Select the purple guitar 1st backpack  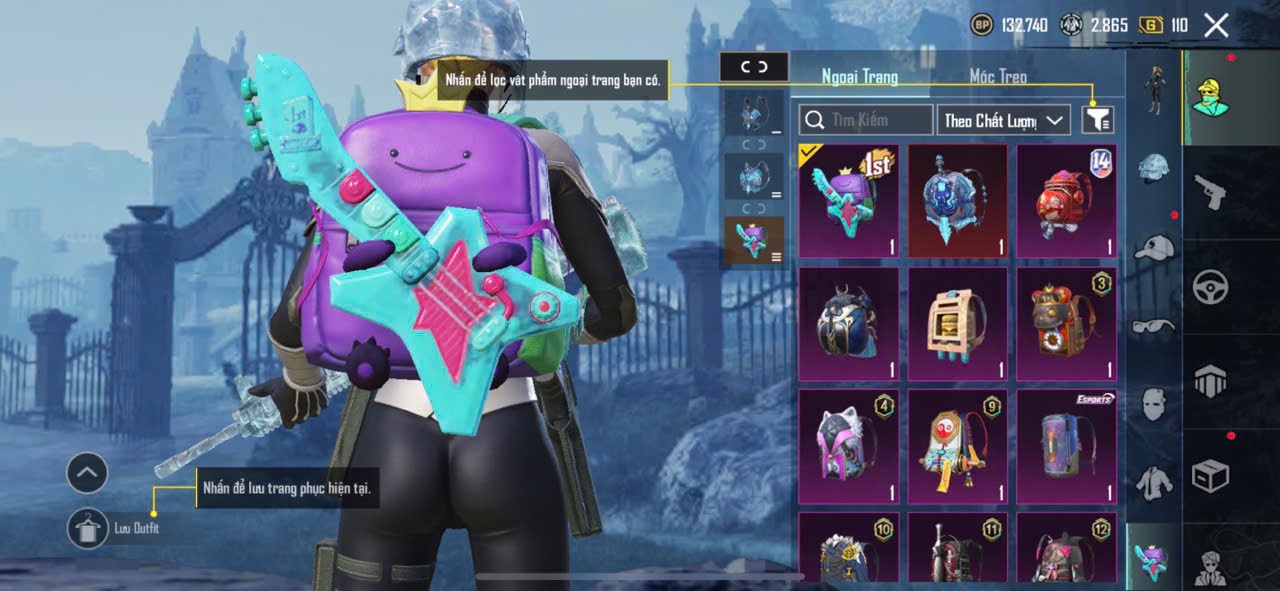849,201
